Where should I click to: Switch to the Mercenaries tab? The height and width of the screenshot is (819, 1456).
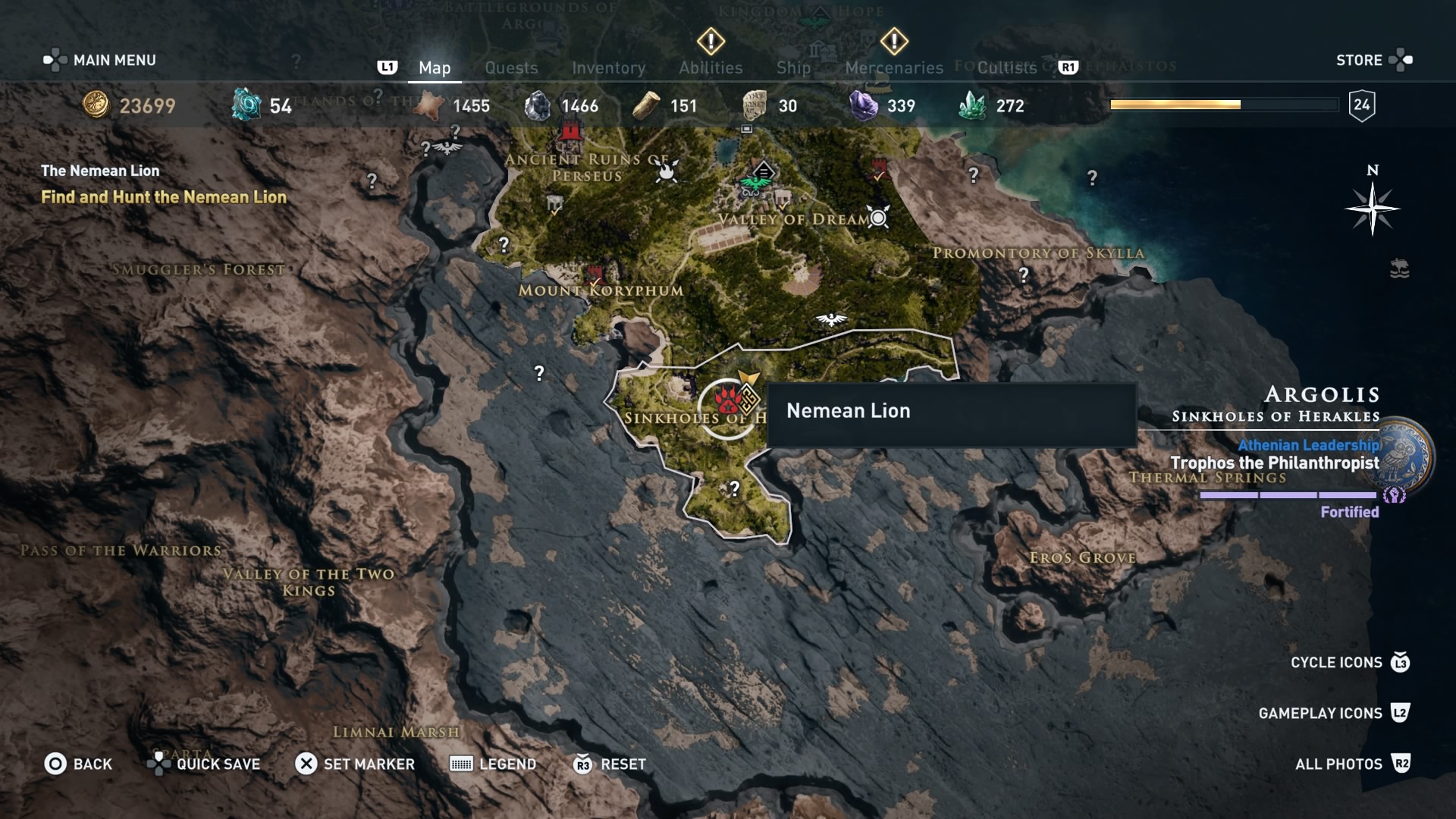click(893, 67)
